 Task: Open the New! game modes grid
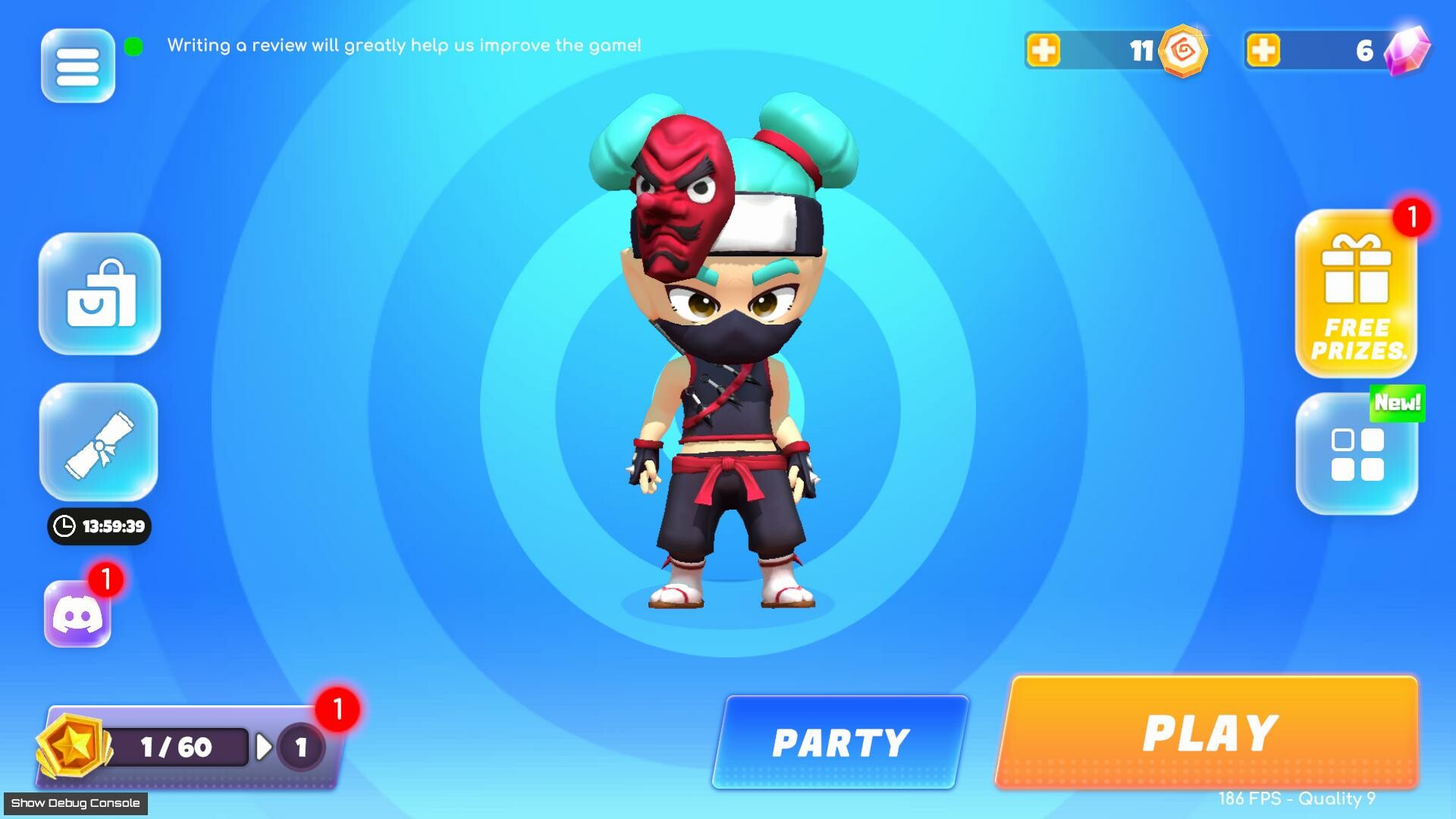[x=1357, y=453]
